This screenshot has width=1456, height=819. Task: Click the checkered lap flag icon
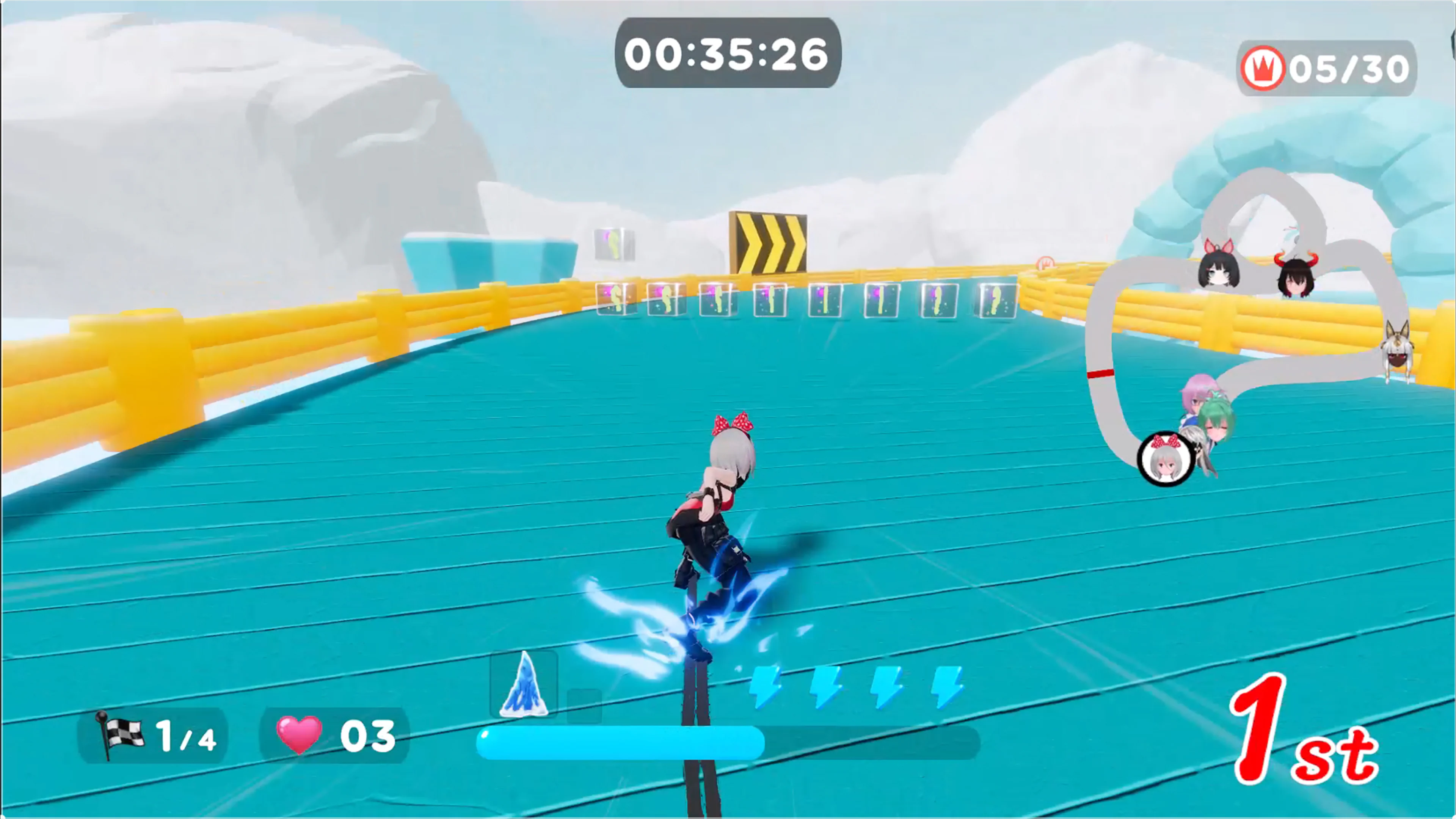120,734
